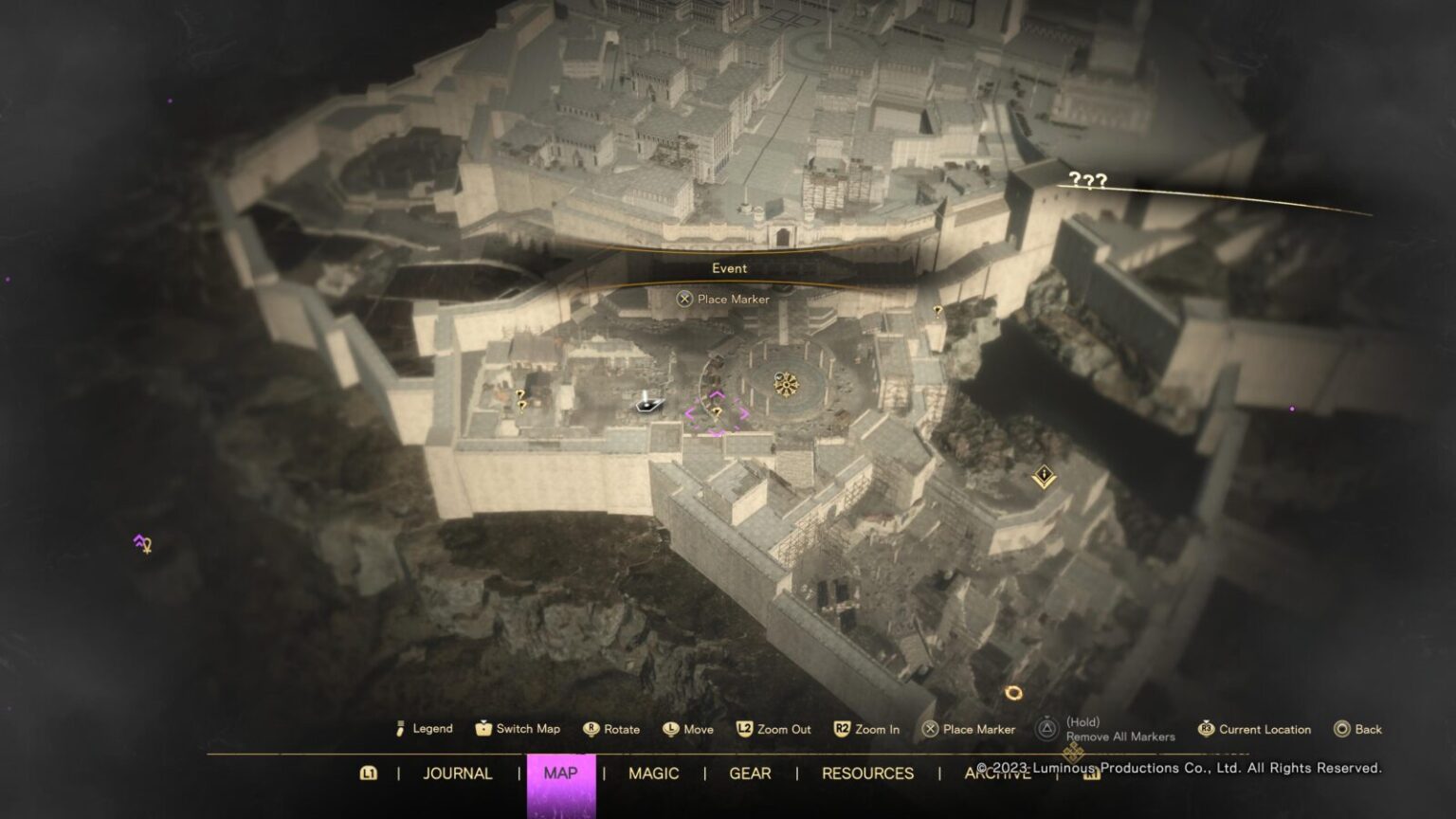This screenshot has height=819, width=1456.
Task: Click the purple MAP tab highlight
Action: pyautogui.click(x=559, y=773)
